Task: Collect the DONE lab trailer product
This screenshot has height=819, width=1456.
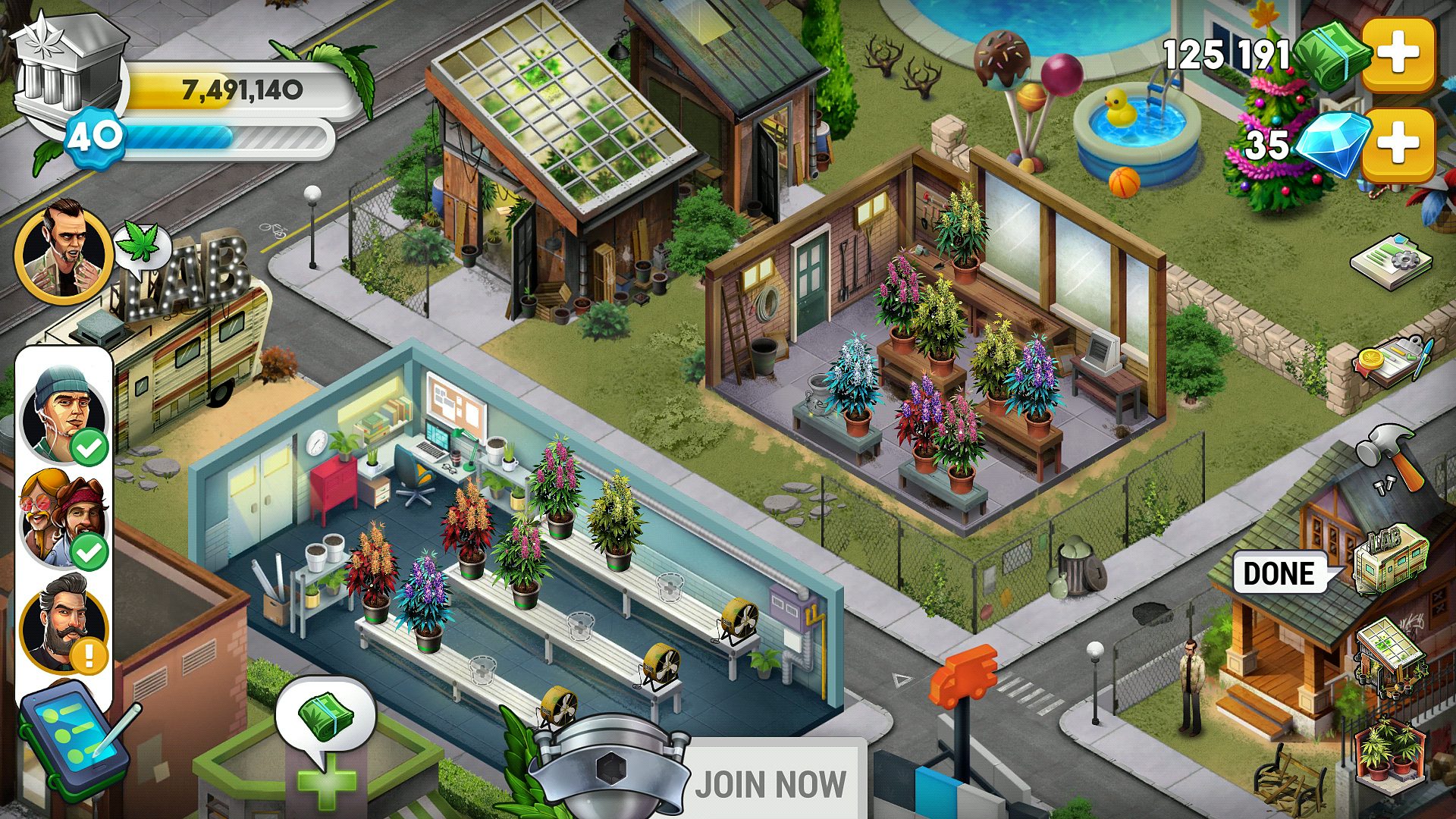Action: pos(1389,561)
